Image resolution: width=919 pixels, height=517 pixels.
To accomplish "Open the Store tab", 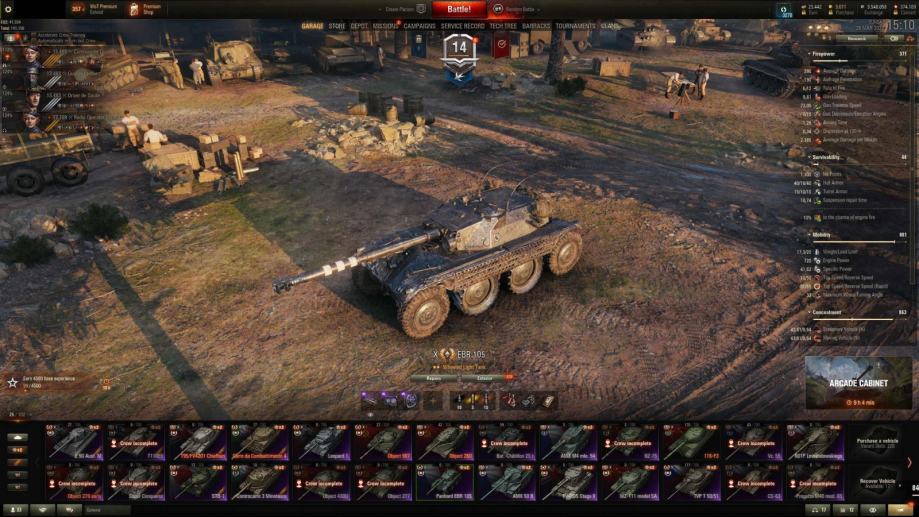I will (x=337, y=26).
